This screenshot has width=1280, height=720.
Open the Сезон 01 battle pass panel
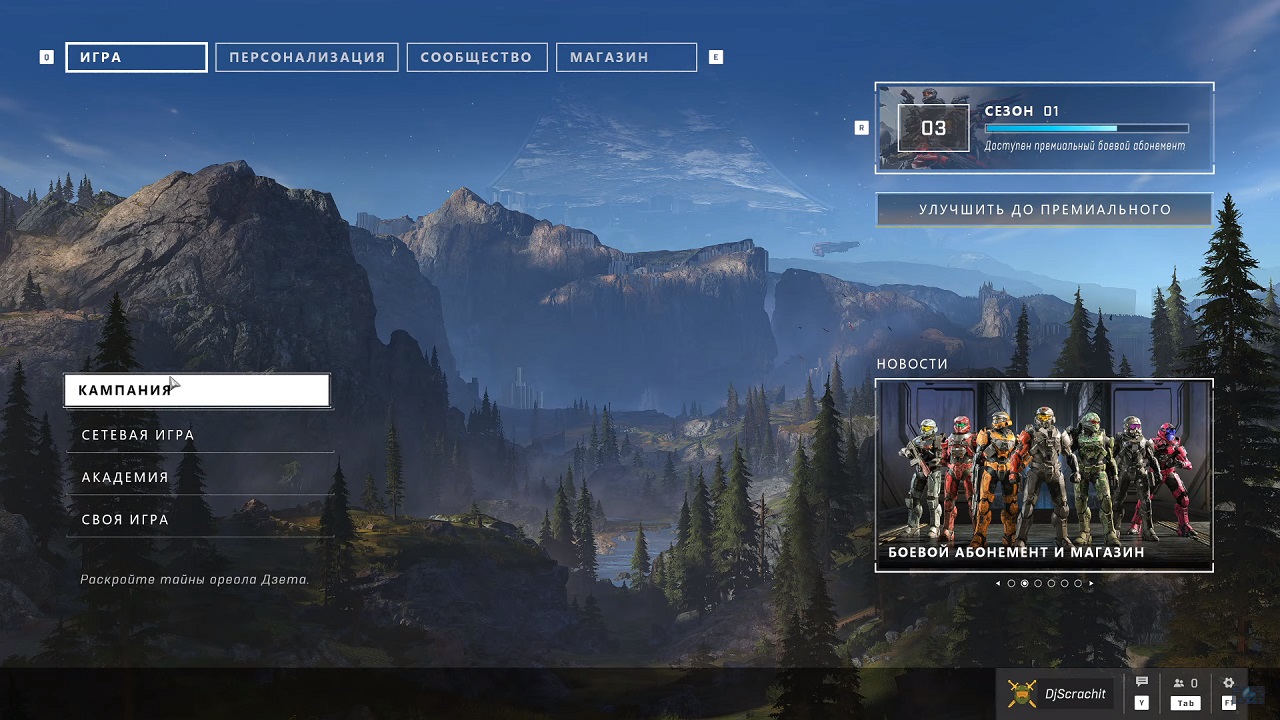point(1044,128)
